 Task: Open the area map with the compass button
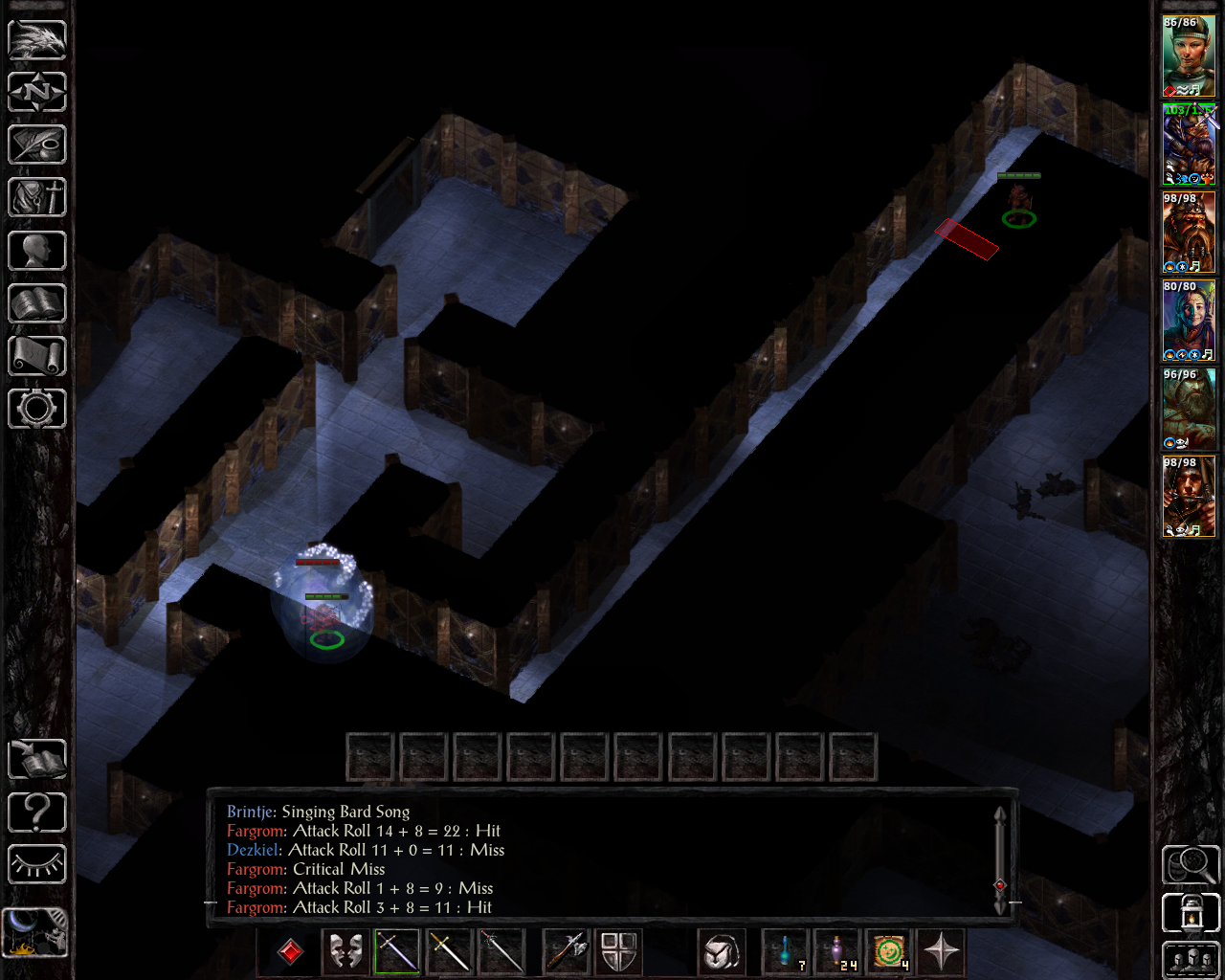point(37,93)
